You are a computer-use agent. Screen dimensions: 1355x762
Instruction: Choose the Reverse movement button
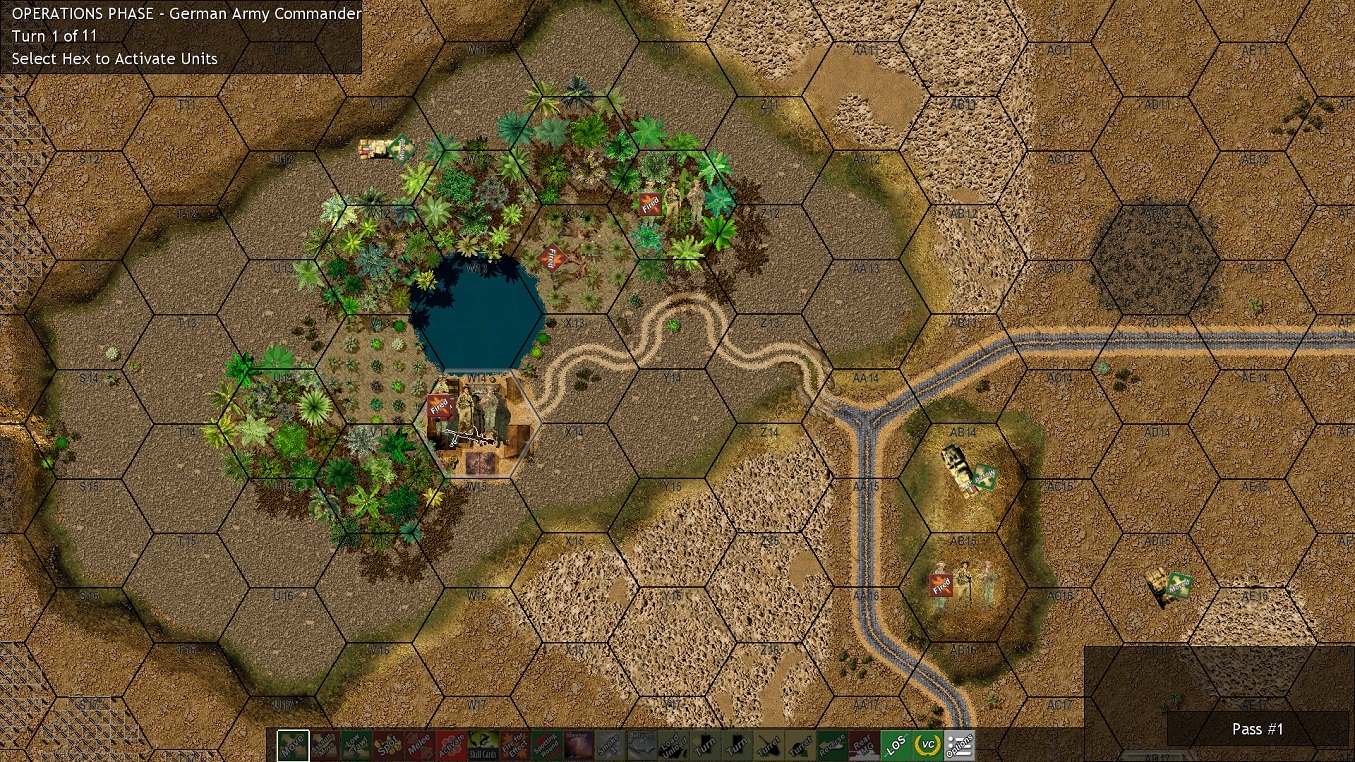(832, 745)
